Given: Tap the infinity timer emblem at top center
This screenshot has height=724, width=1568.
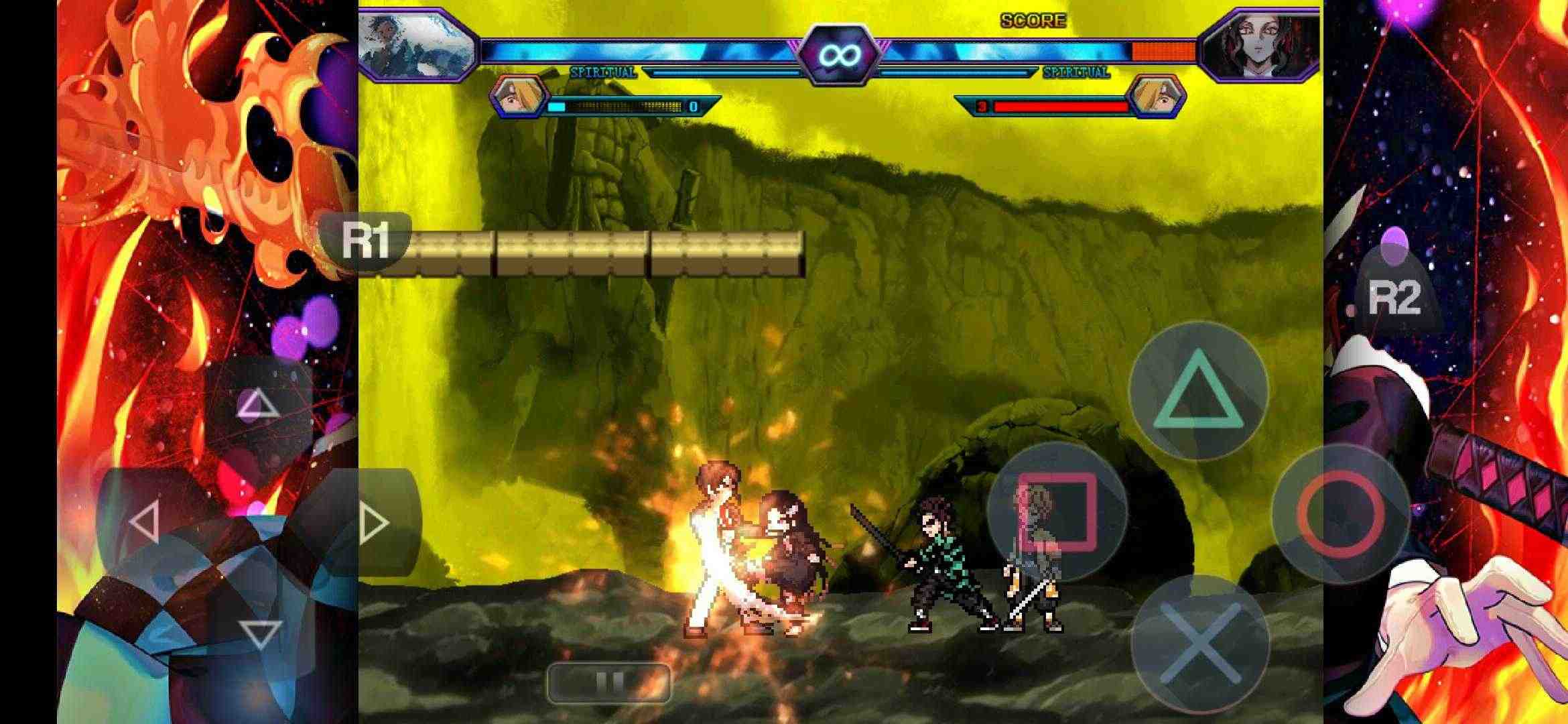Looking at the screenshot, I should tap(840, 54).
